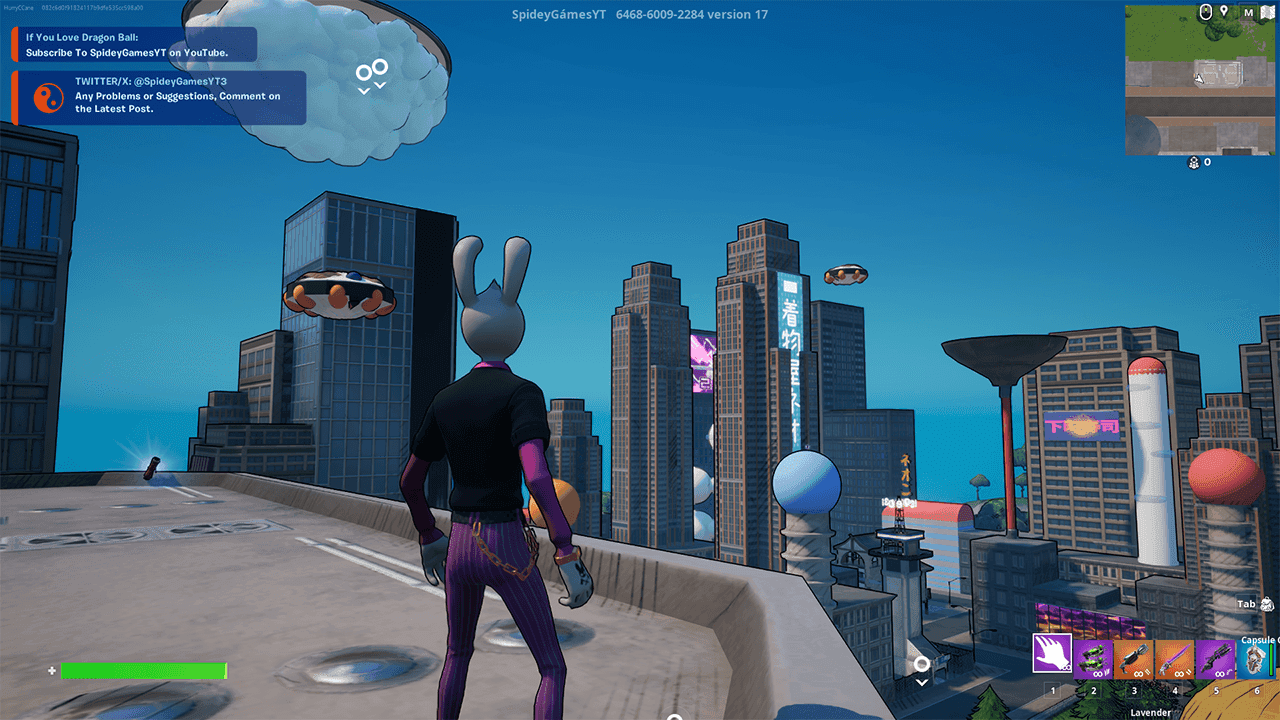
Task: Click the folded map icon above the minimap
Action: tap(1268, 13)
